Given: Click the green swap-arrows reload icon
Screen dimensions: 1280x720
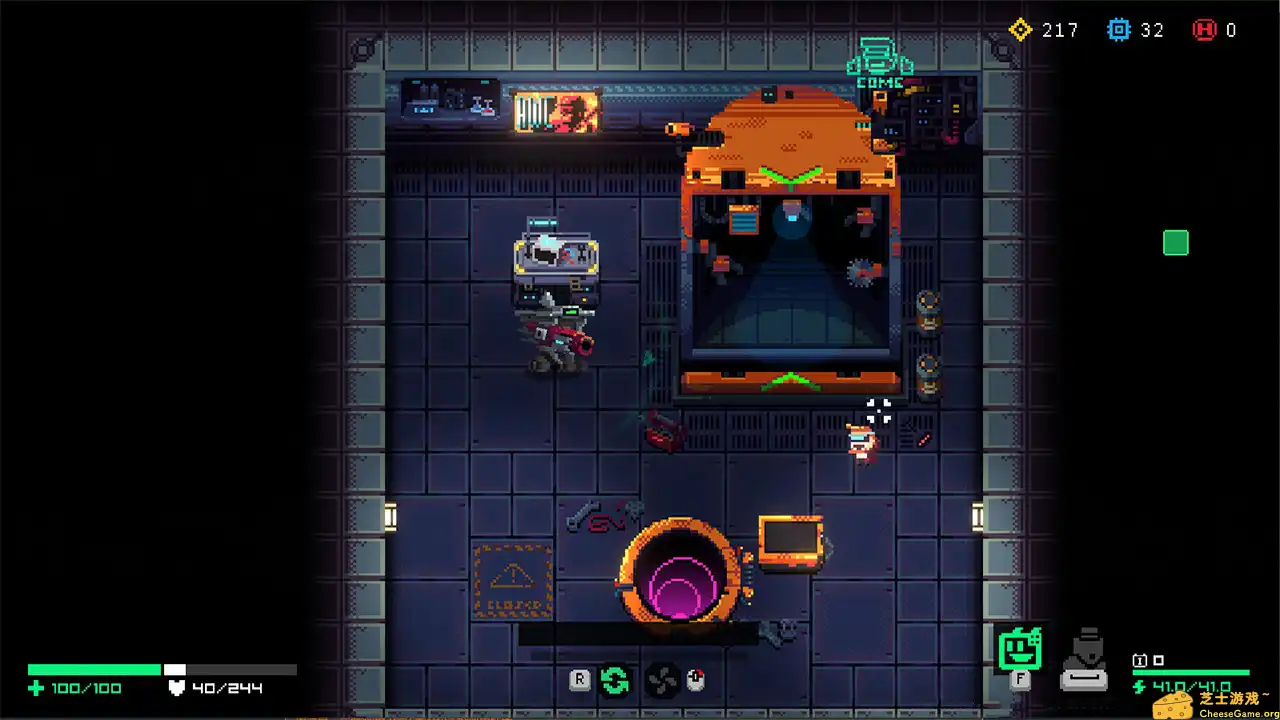Looking at the screenshot, I should [615, 681].
